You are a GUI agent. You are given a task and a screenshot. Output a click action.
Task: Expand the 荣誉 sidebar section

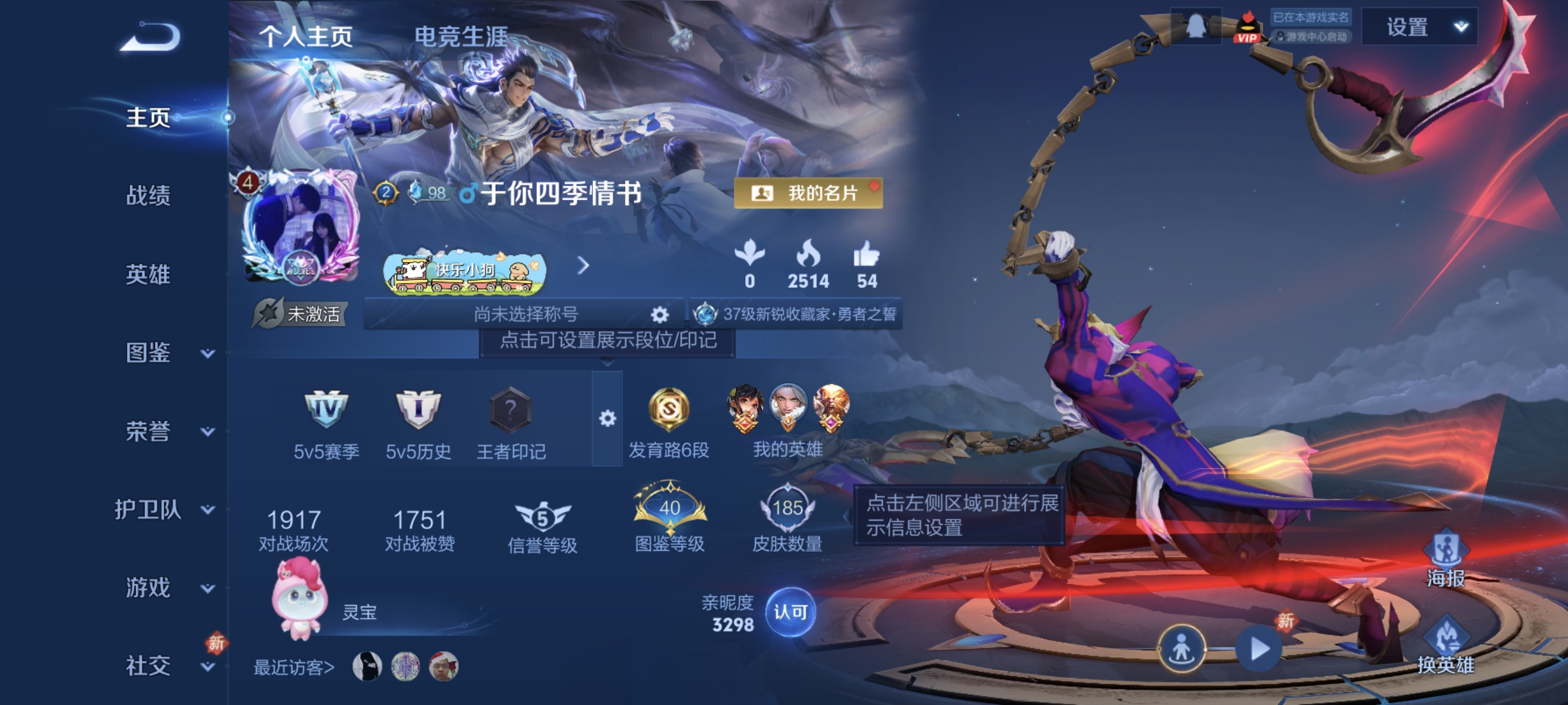[149, 432]
